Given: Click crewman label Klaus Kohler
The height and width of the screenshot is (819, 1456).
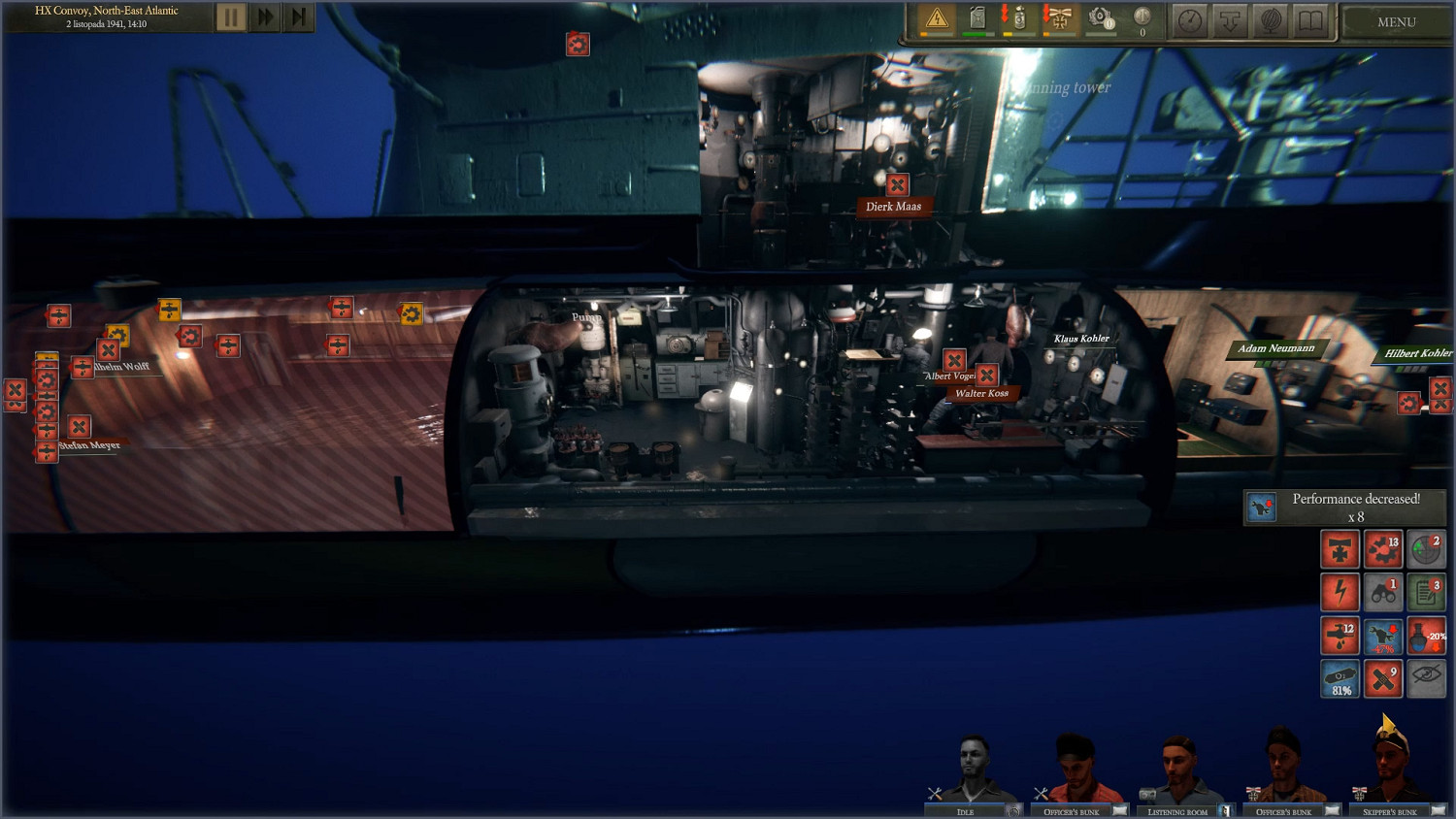Looking at the screenshot, I should 1082,339.
